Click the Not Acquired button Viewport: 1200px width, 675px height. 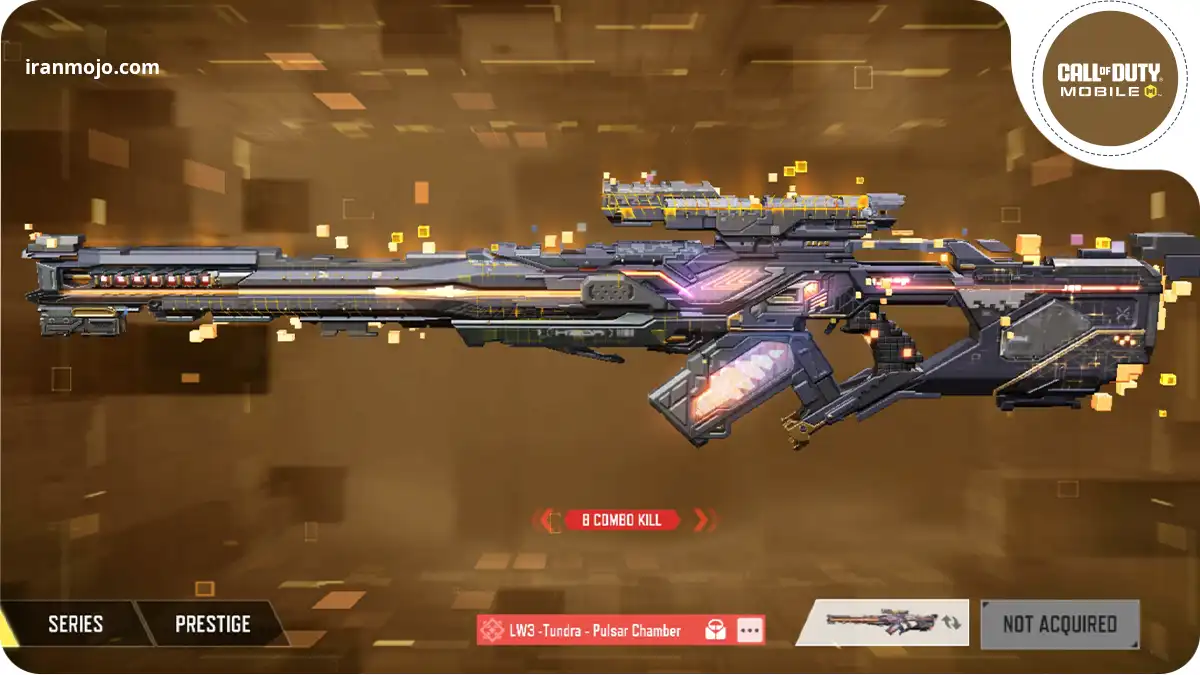click(x=1060, y=624)
